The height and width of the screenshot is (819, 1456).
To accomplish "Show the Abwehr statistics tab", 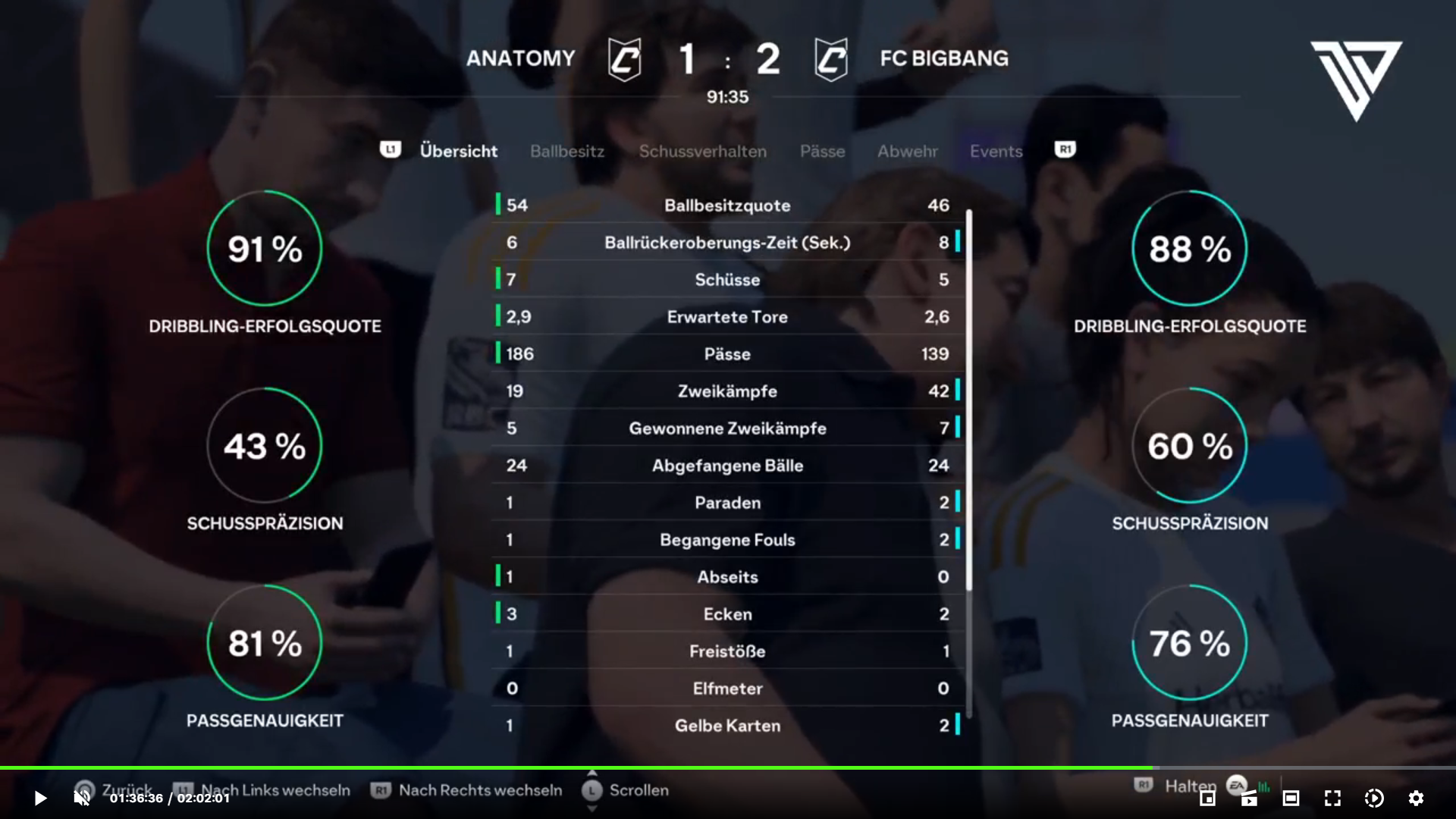I will tap(907, 152).
